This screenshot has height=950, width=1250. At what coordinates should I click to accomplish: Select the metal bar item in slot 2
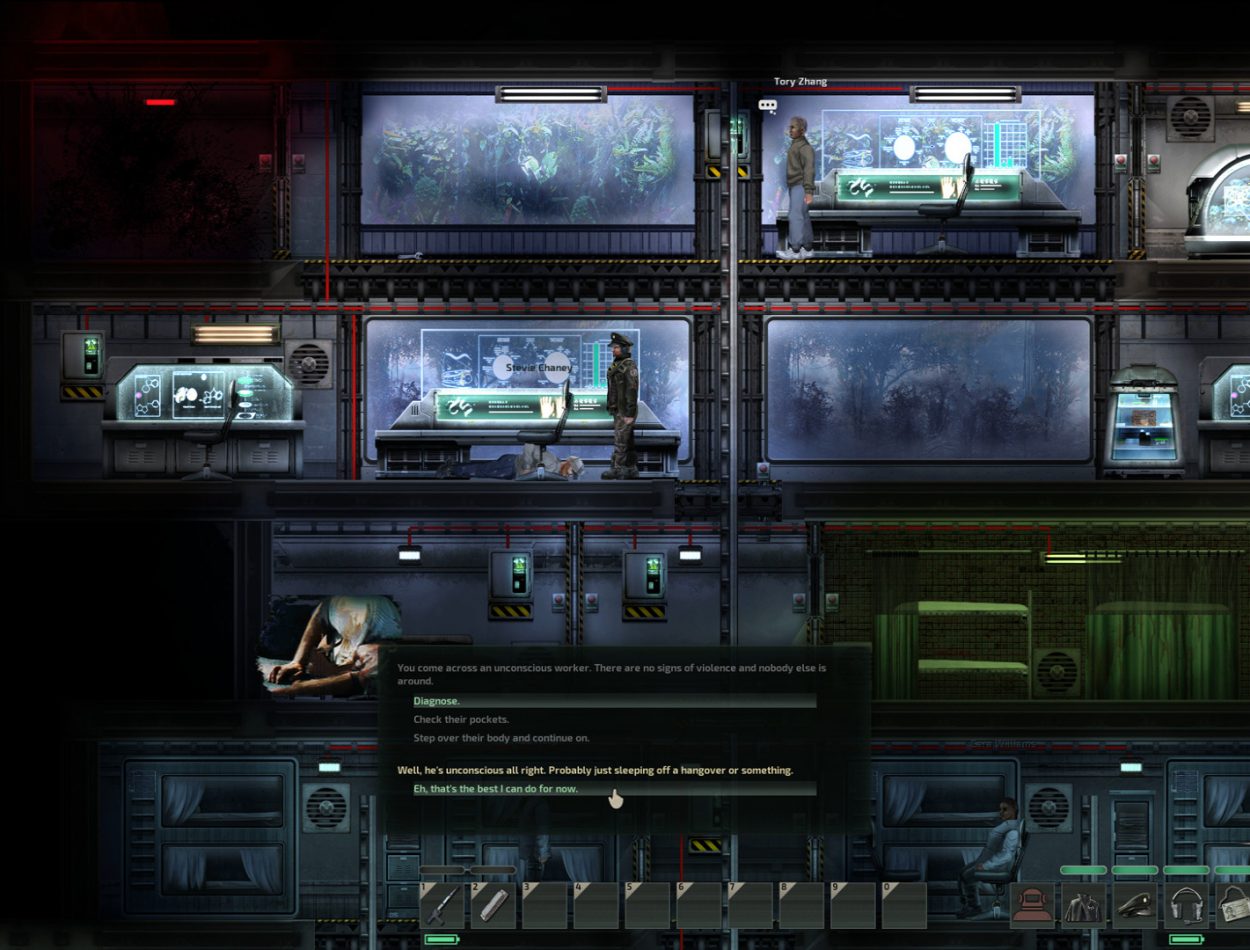click(x=493, y=905)
